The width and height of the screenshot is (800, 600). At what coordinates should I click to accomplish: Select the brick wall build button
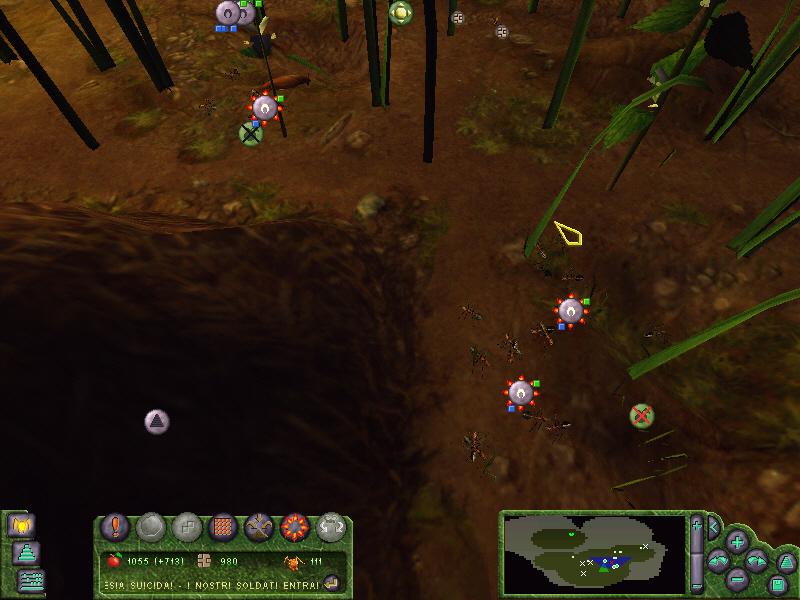point(223,526)
